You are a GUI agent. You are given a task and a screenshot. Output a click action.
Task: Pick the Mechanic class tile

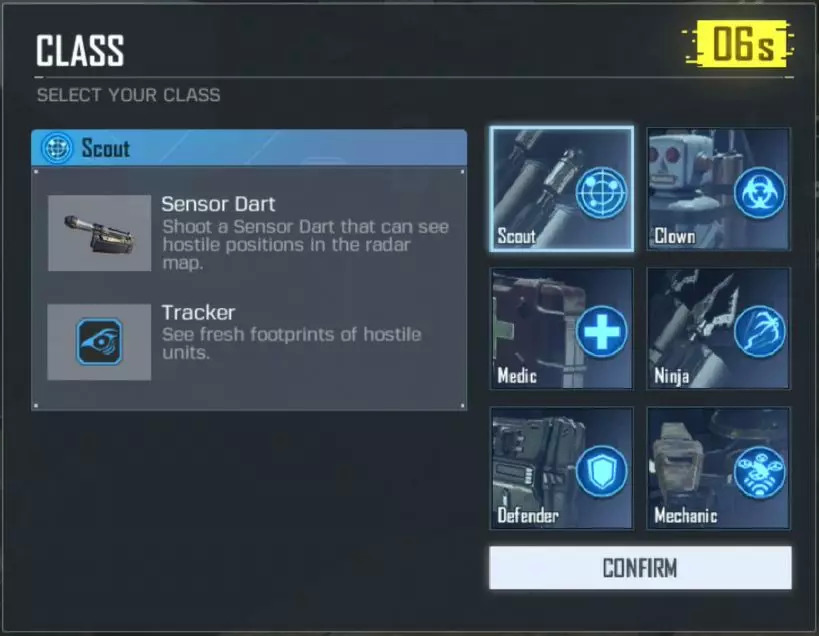718,467
